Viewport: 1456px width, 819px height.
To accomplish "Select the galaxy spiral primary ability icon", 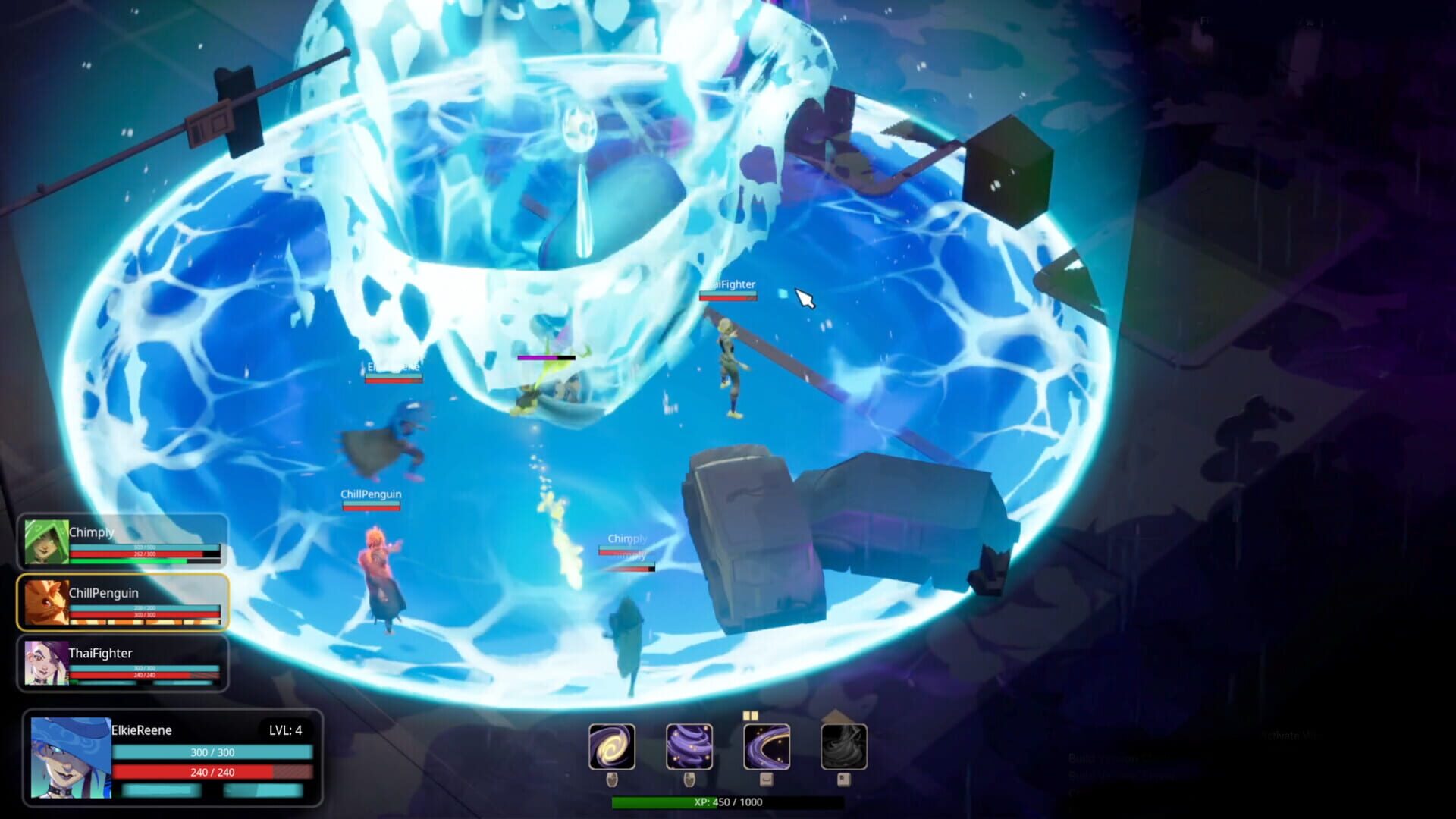I will point(612,747).
